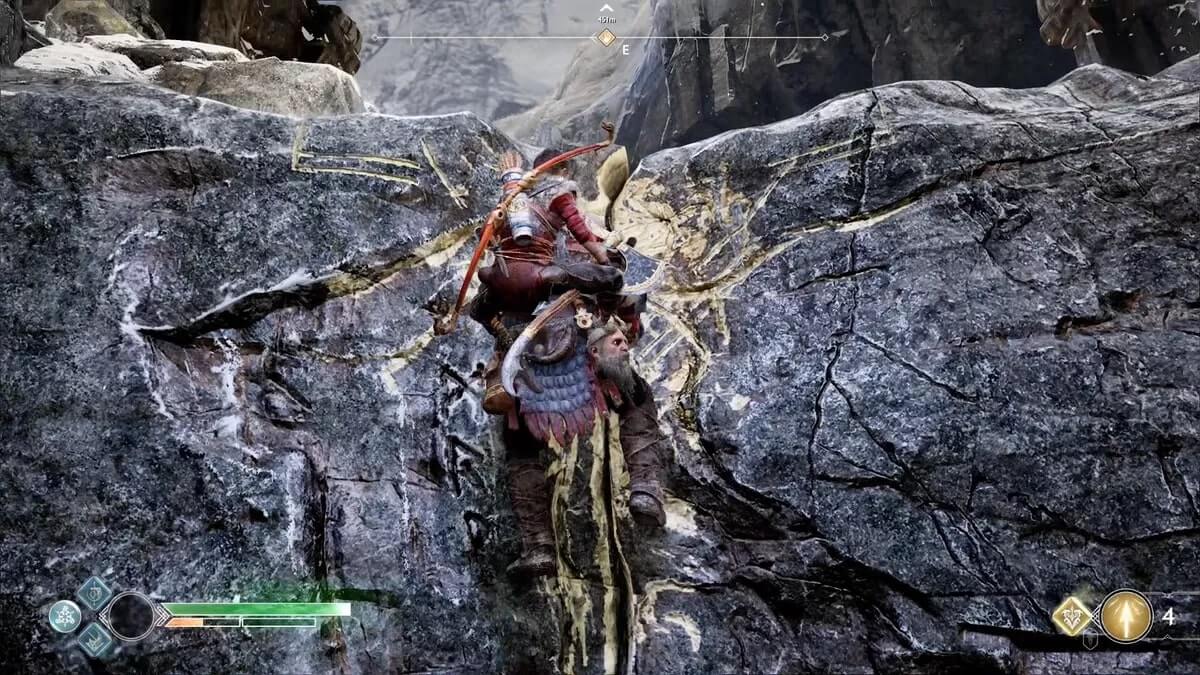Click the empty circular rage meter
Viewport: 1200px width, 675px height.
[131, 616]
